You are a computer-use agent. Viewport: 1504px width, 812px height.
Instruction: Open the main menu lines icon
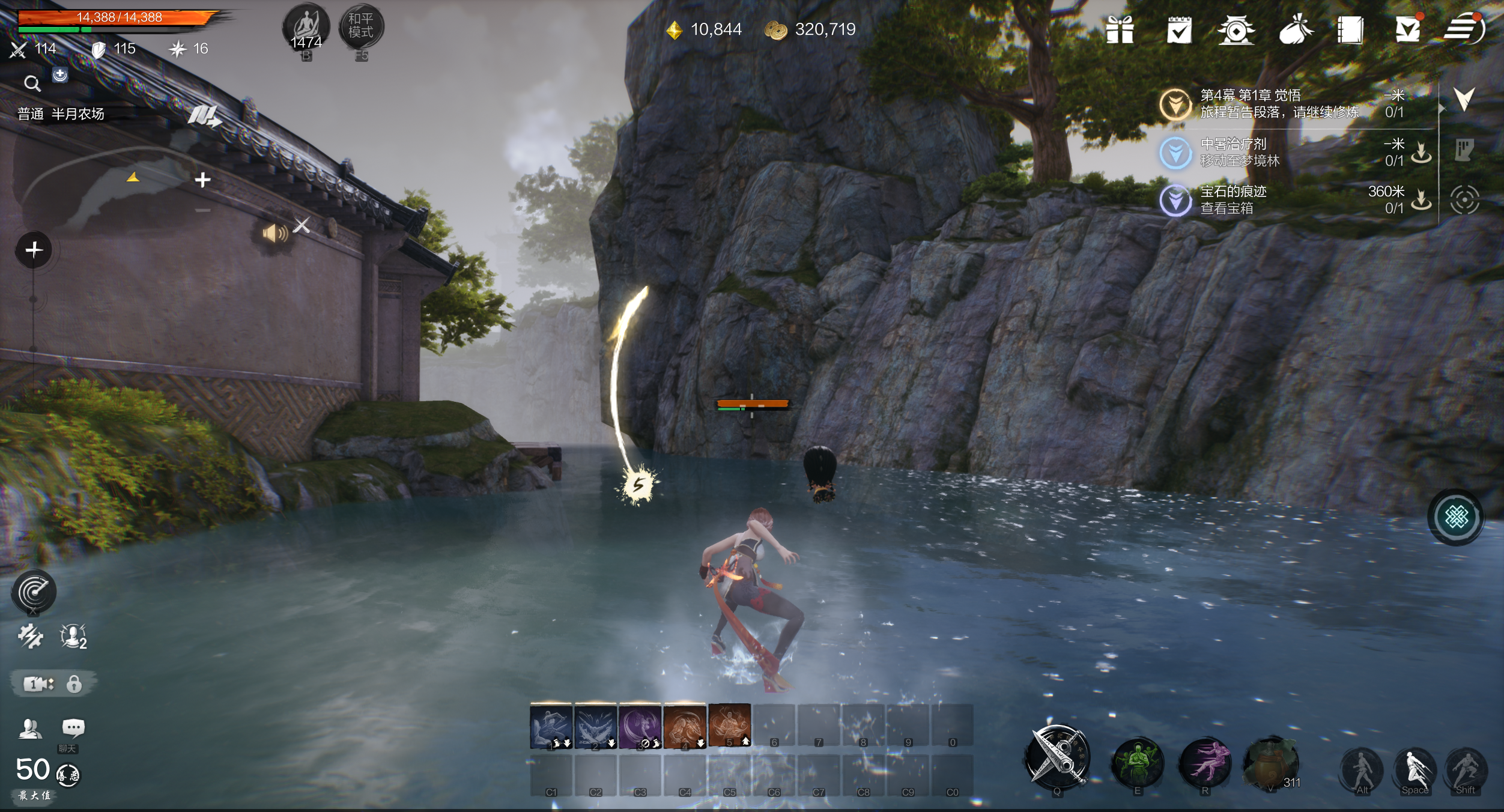[x=1464, y=29]
